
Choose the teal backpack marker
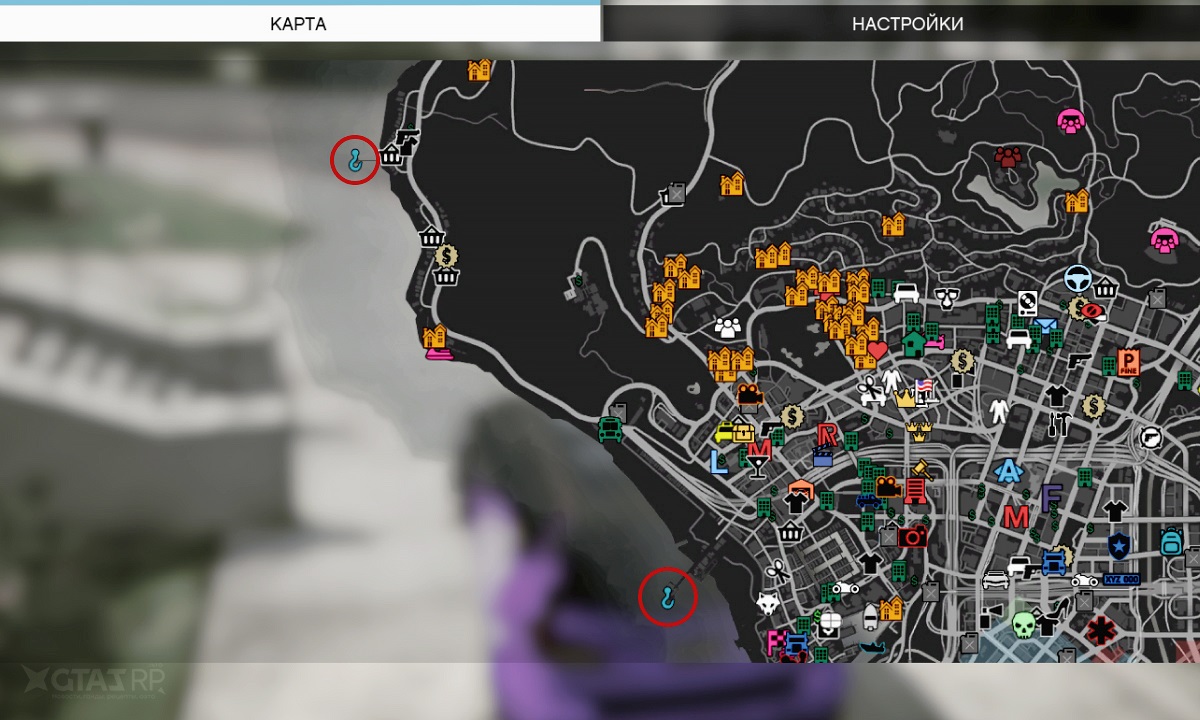coord(1171,542)
